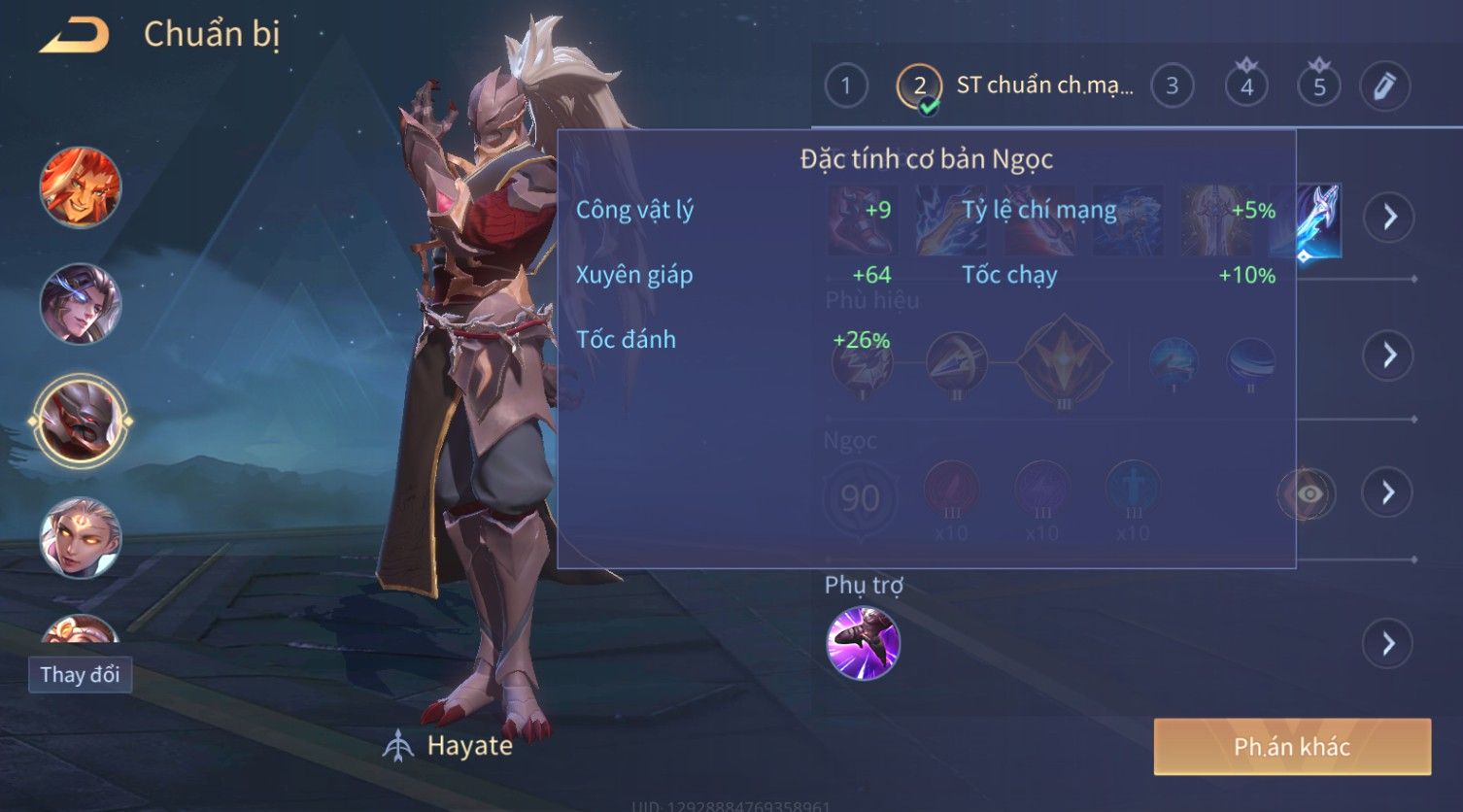The height and width of the screenshot is (812, 1463).
Task: Select the highlighted Hayate portrait
Action: tap(81, 421)
